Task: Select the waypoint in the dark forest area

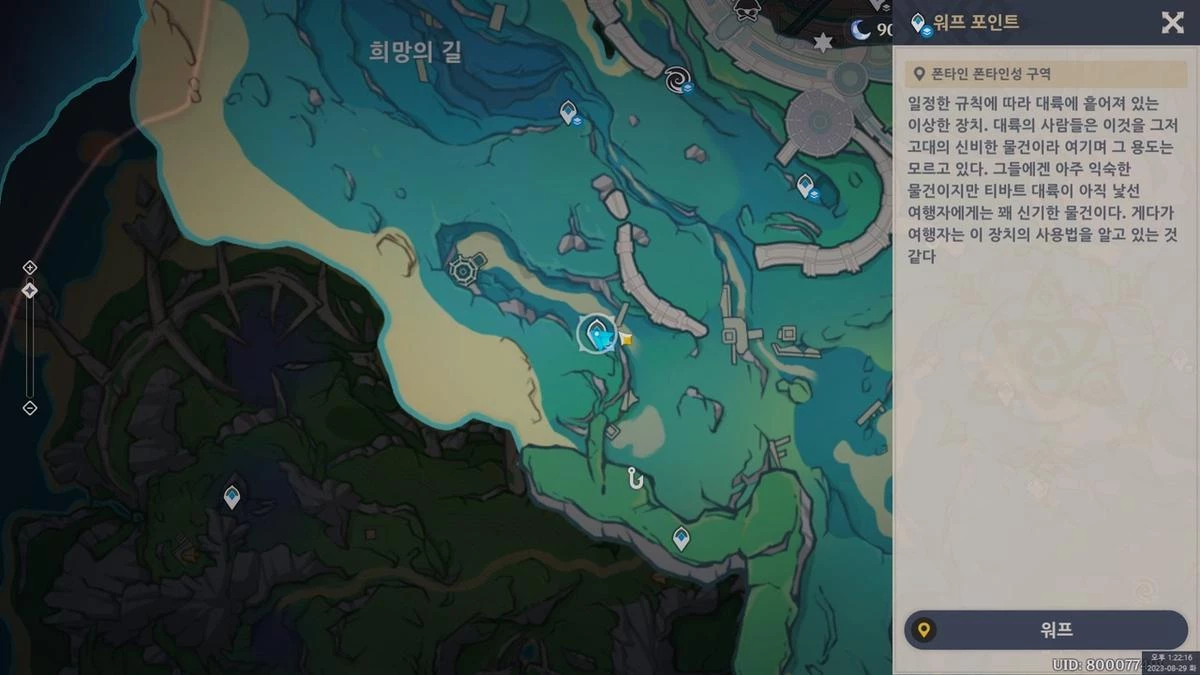Action: point(232,496)
